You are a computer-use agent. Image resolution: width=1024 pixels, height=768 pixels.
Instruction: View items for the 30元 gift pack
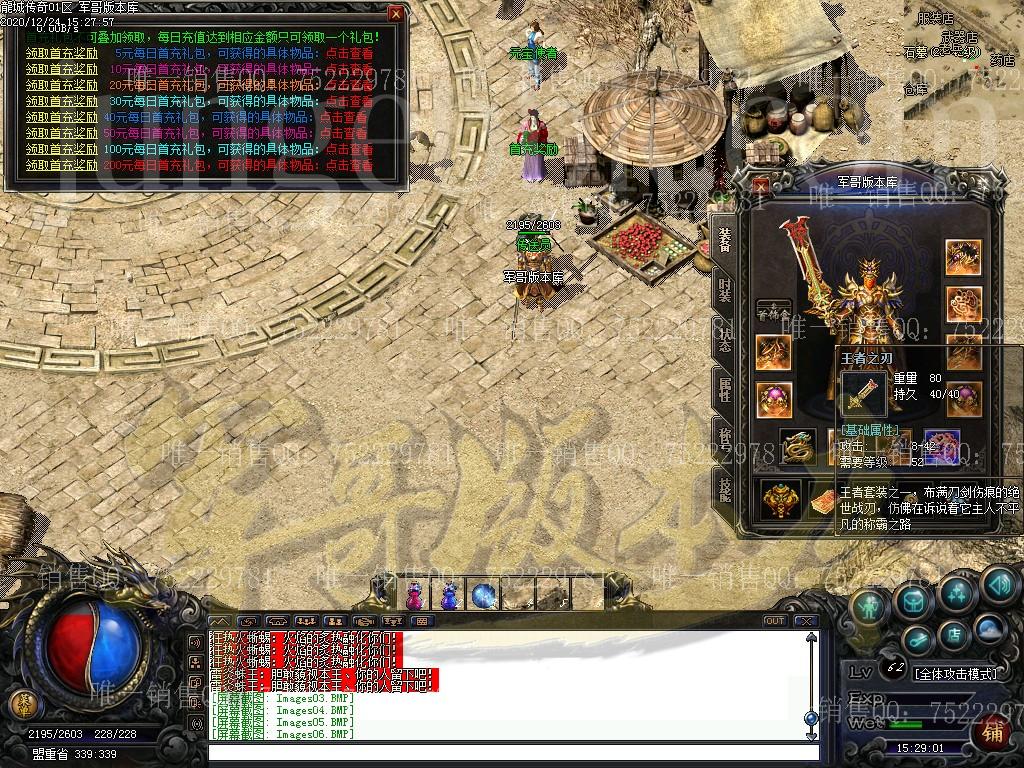tap(346, 101)
